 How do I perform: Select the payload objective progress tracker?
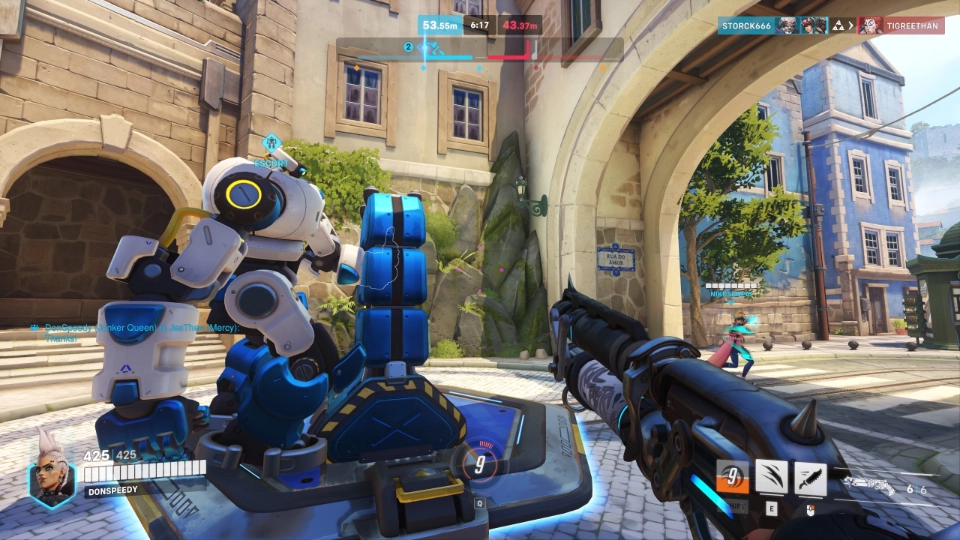point(479,47)
